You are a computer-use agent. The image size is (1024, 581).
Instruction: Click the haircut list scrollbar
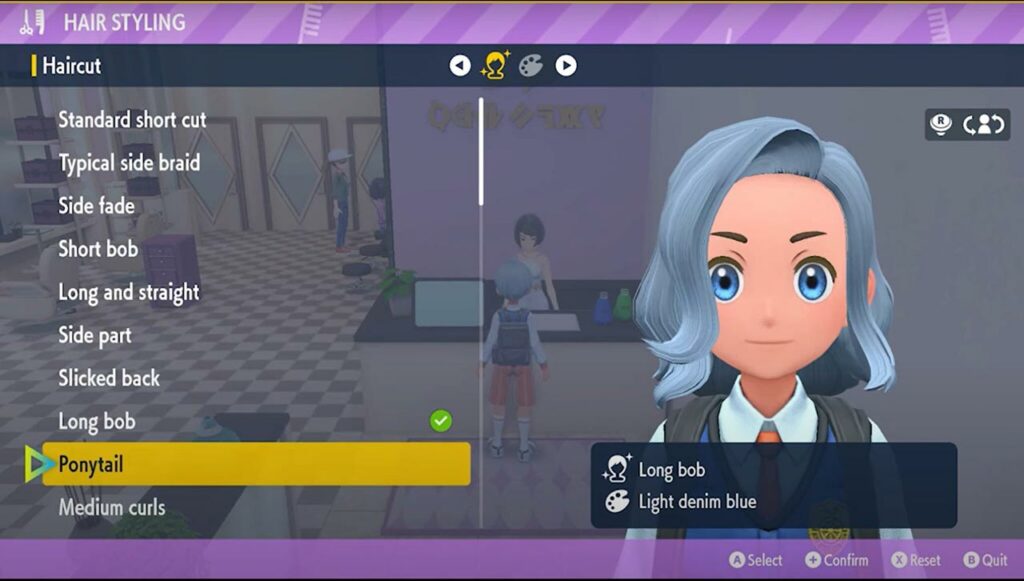tap(481, 152)
